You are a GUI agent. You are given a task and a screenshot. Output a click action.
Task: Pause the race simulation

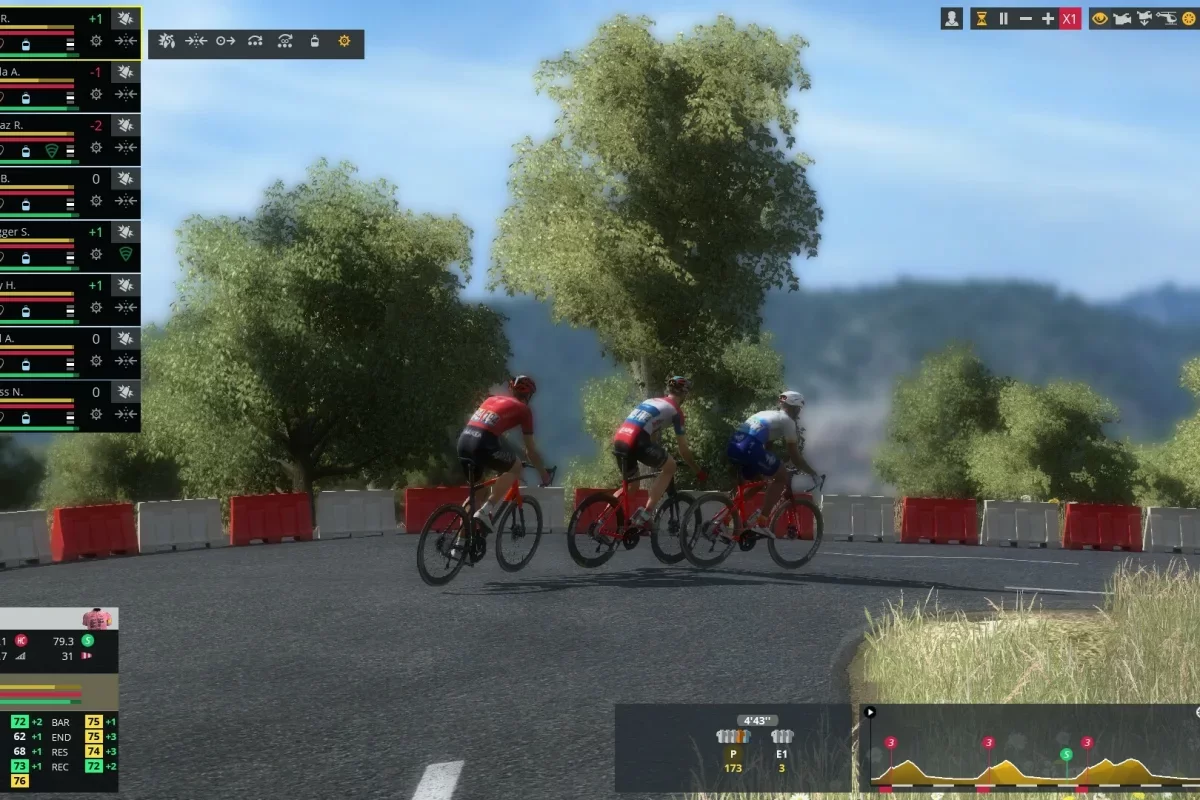[1003, 18]
